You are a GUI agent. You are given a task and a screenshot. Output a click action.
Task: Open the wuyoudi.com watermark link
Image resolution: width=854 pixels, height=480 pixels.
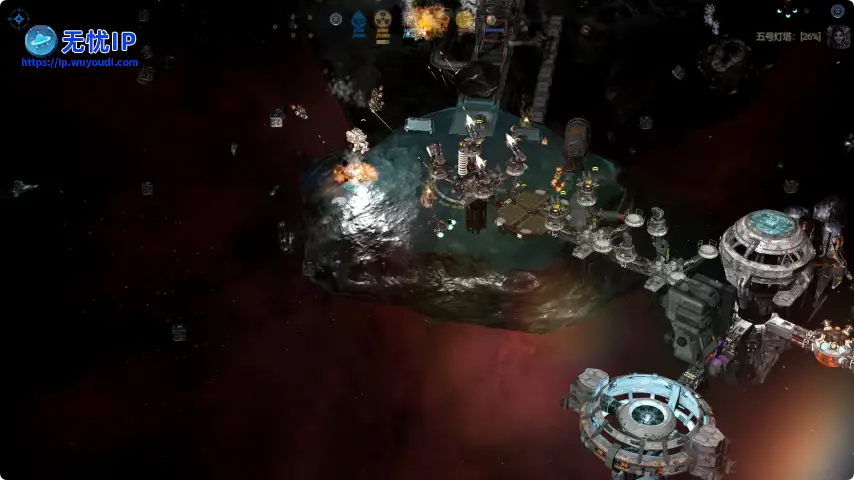(x=80, y=62)
